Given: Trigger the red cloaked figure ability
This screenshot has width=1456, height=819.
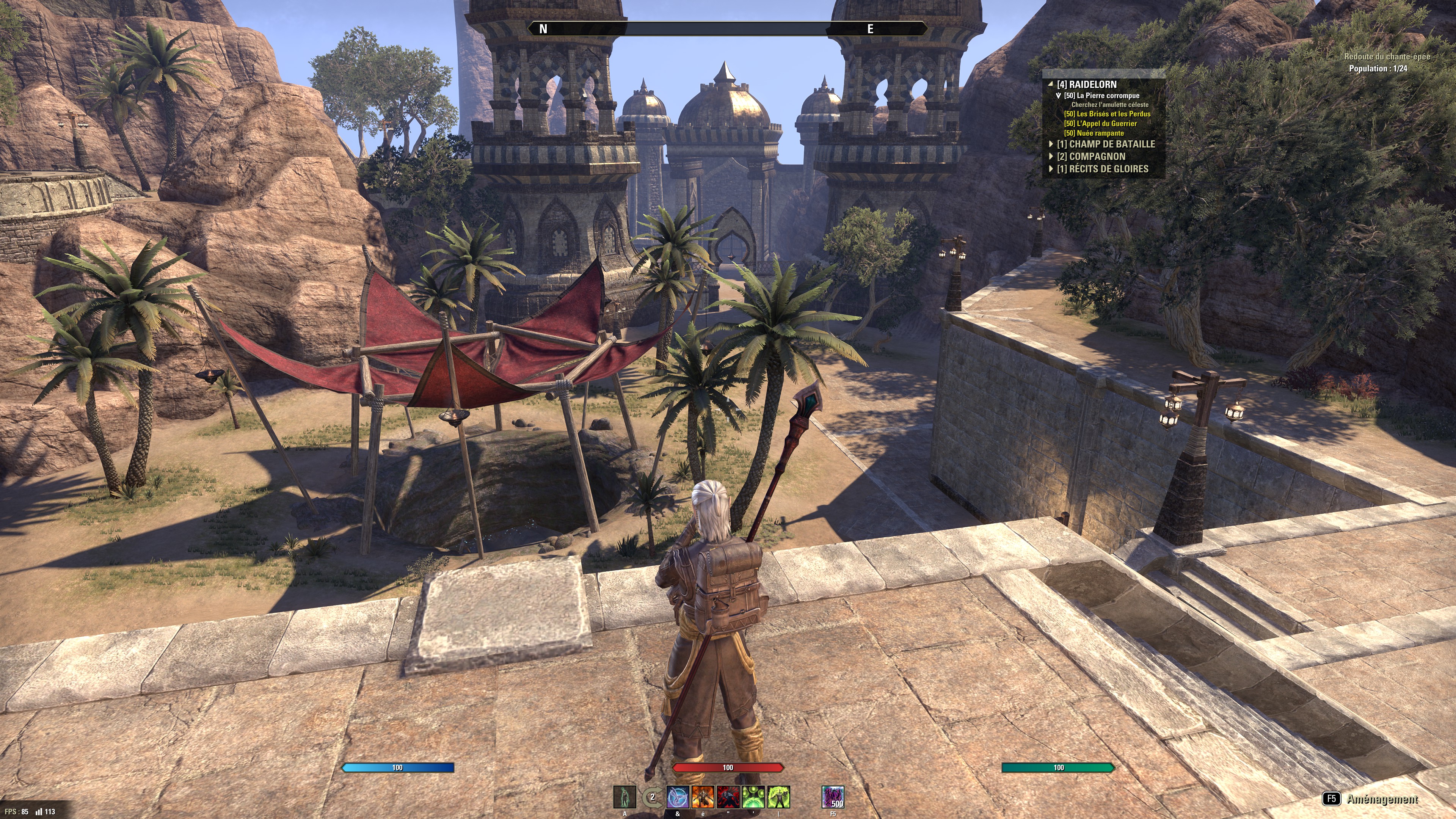Looking at the screenshot, I should pos(728,797).
